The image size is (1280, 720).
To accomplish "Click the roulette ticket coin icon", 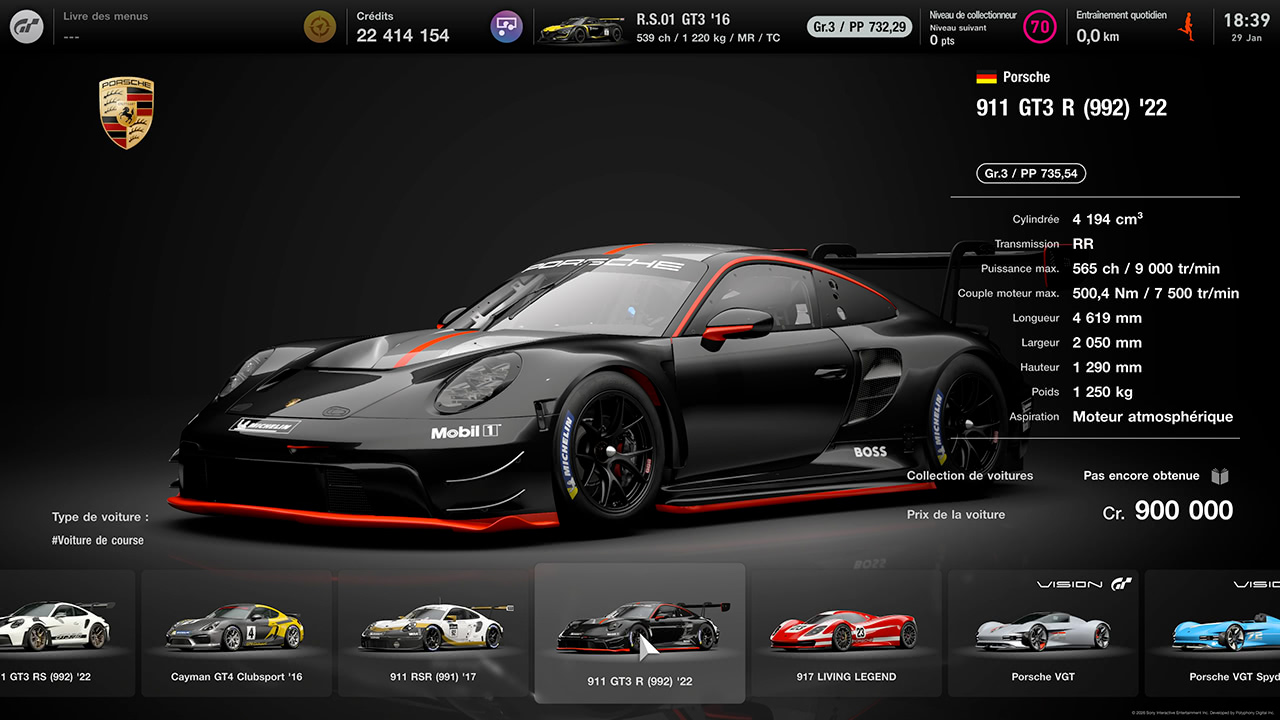I will (320, 26).
